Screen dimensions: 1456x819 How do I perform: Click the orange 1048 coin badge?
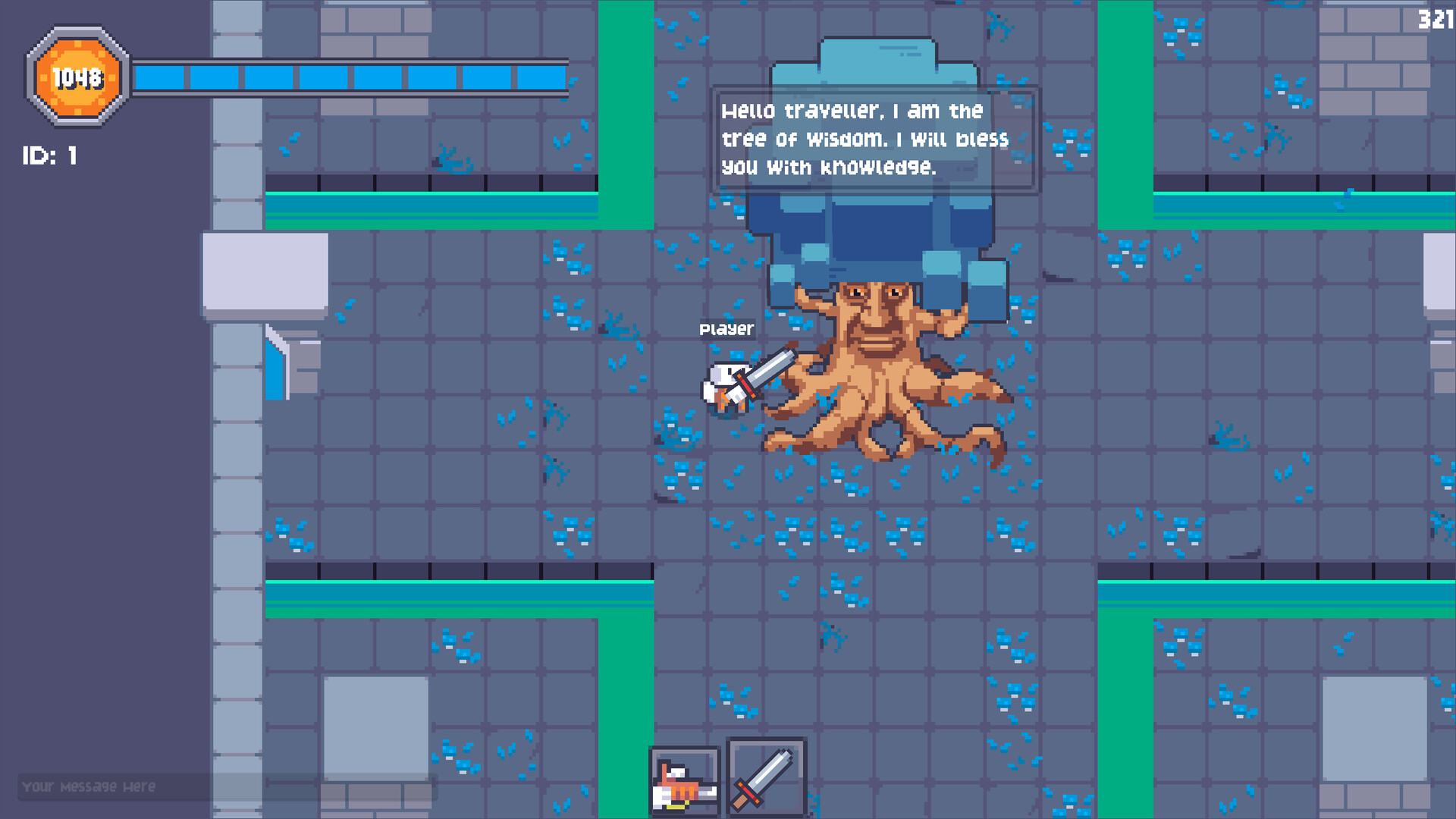click(76, 76)
